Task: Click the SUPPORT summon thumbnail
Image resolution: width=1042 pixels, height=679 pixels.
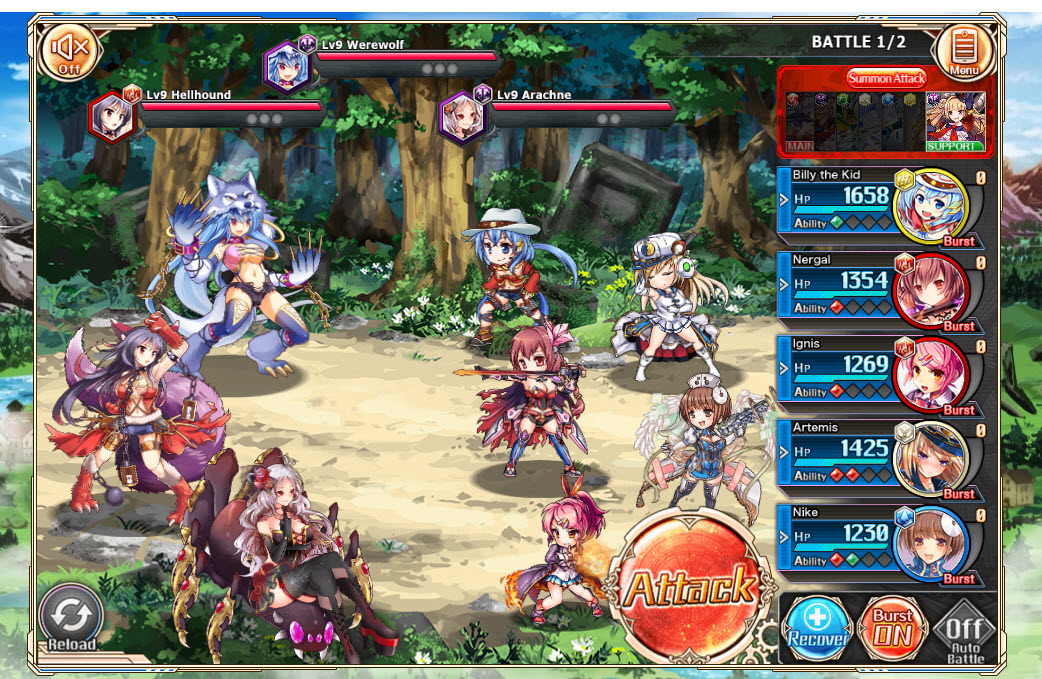Action: (x=955, y=121)
